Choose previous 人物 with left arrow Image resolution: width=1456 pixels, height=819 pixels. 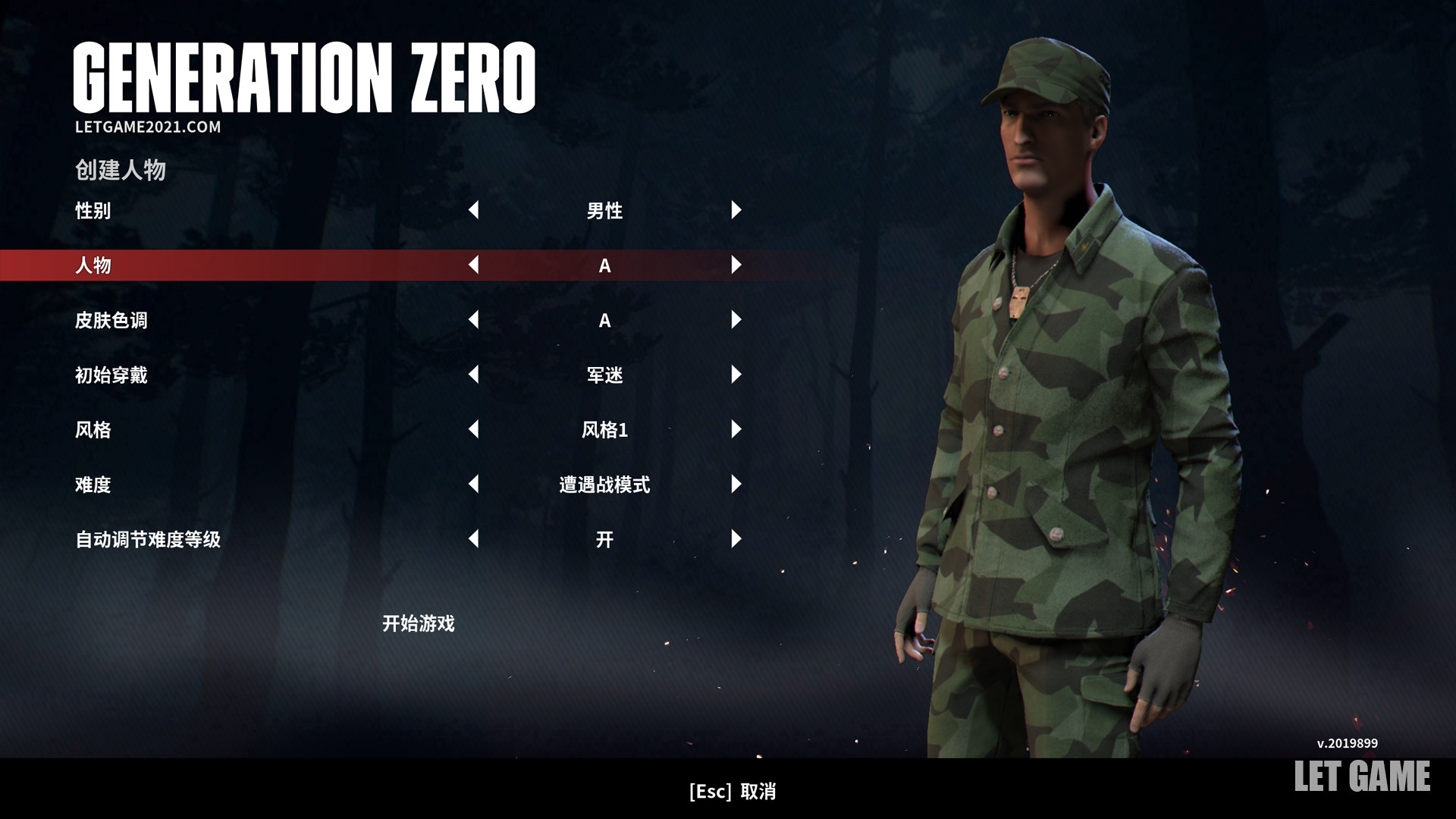pyautogui.click(x=474, y=265)
